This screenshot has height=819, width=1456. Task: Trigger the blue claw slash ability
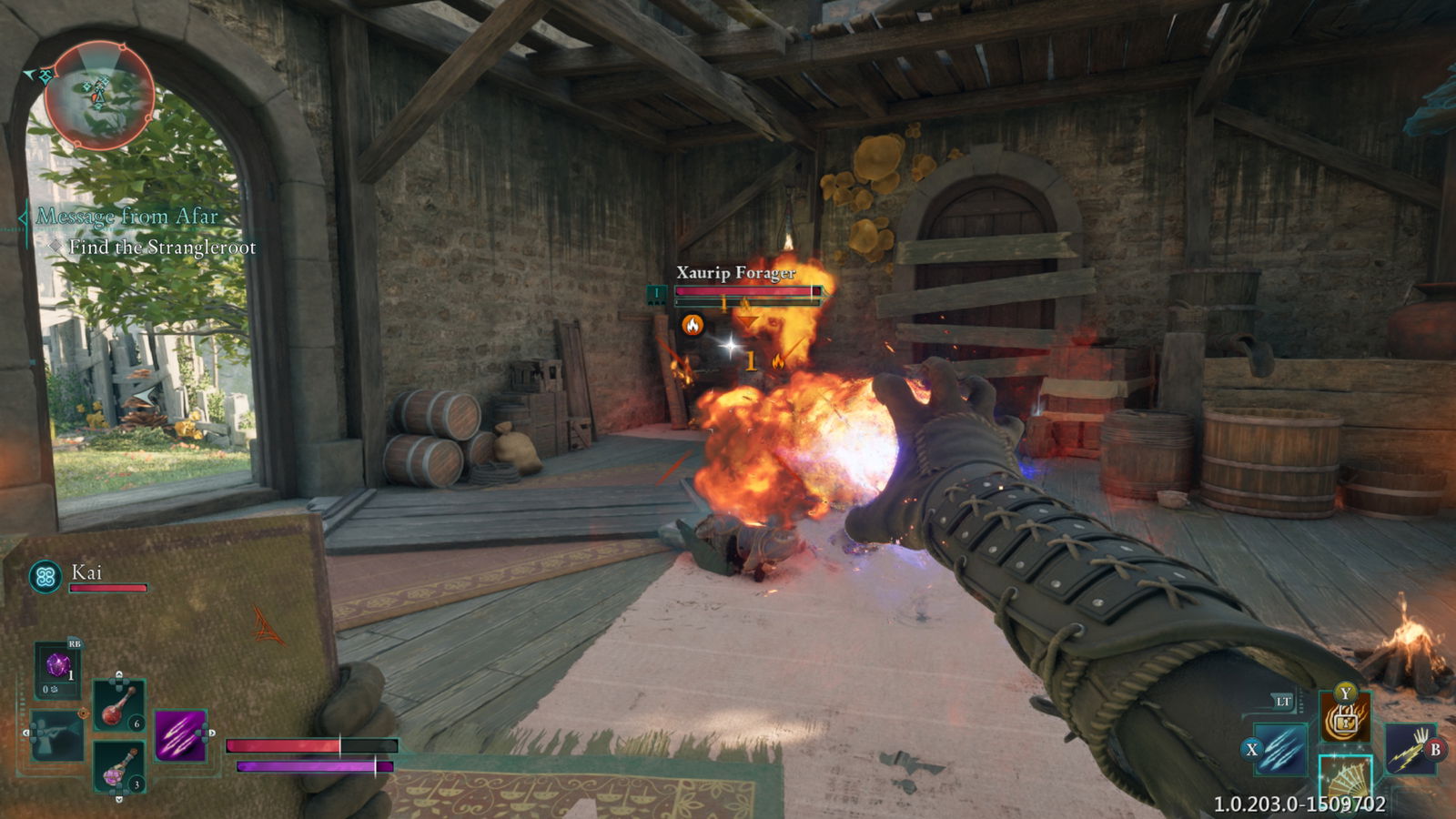[1281, 749]
